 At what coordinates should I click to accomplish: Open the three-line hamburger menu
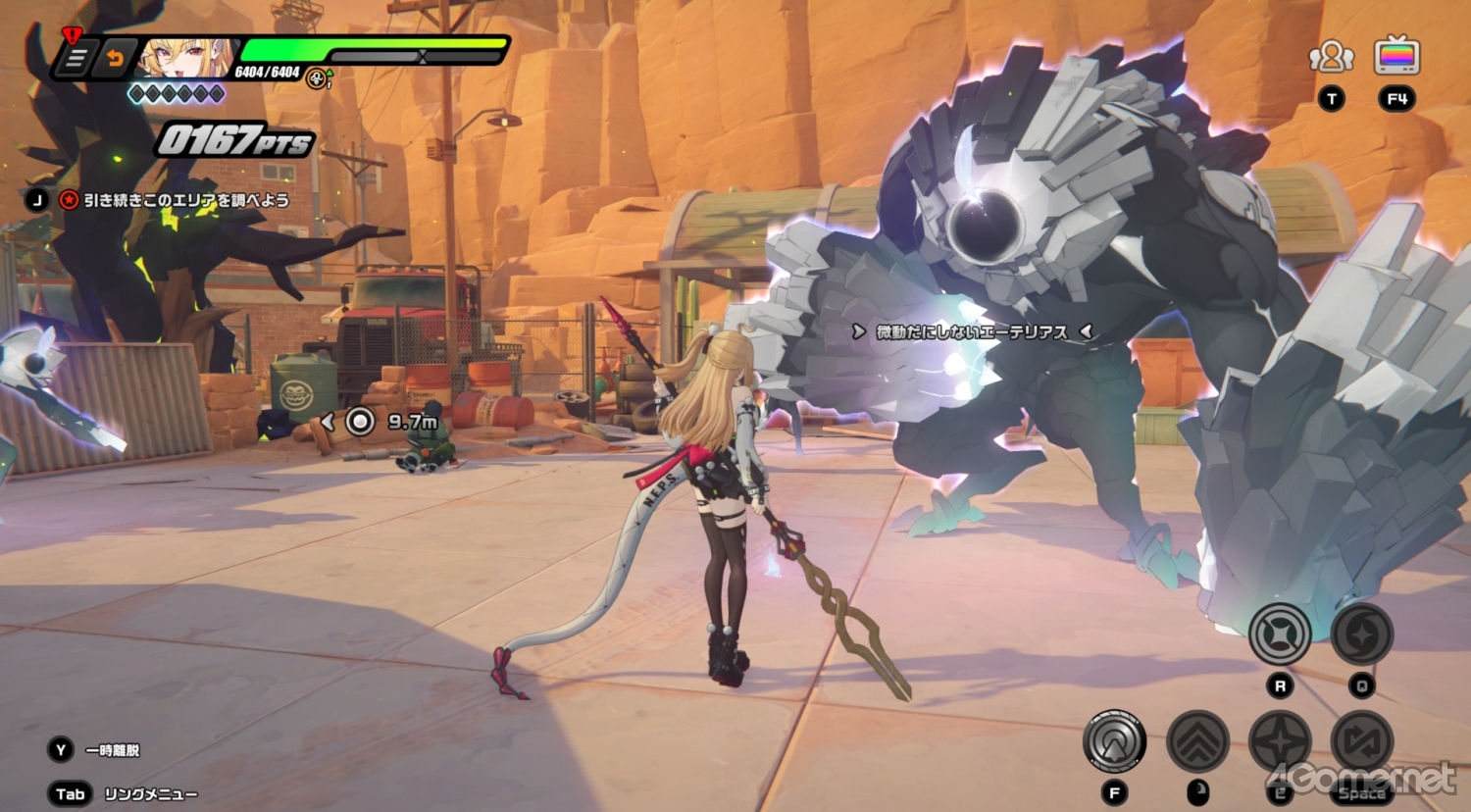click(76, 59)
